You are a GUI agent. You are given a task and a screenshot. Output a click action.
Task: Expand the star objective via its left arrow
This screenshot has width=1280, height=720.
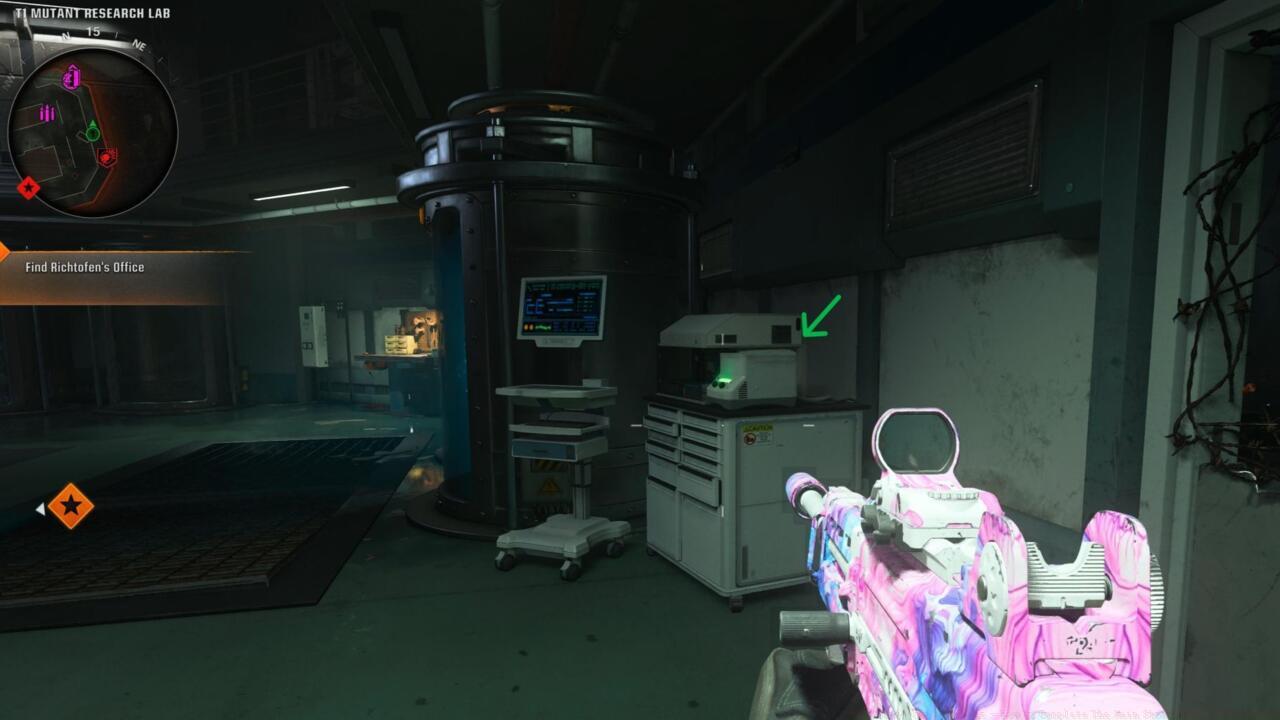click(x=40, y=506)
